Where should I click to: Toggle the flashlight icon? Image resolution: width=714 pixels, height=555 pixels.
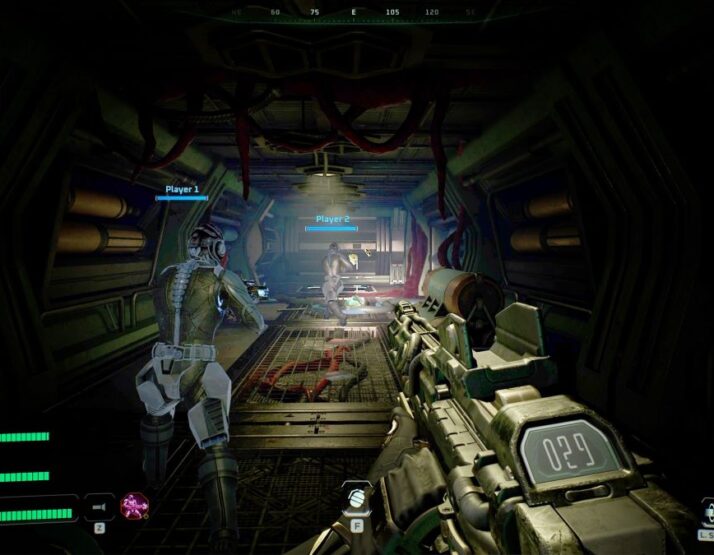click(99, 505)
